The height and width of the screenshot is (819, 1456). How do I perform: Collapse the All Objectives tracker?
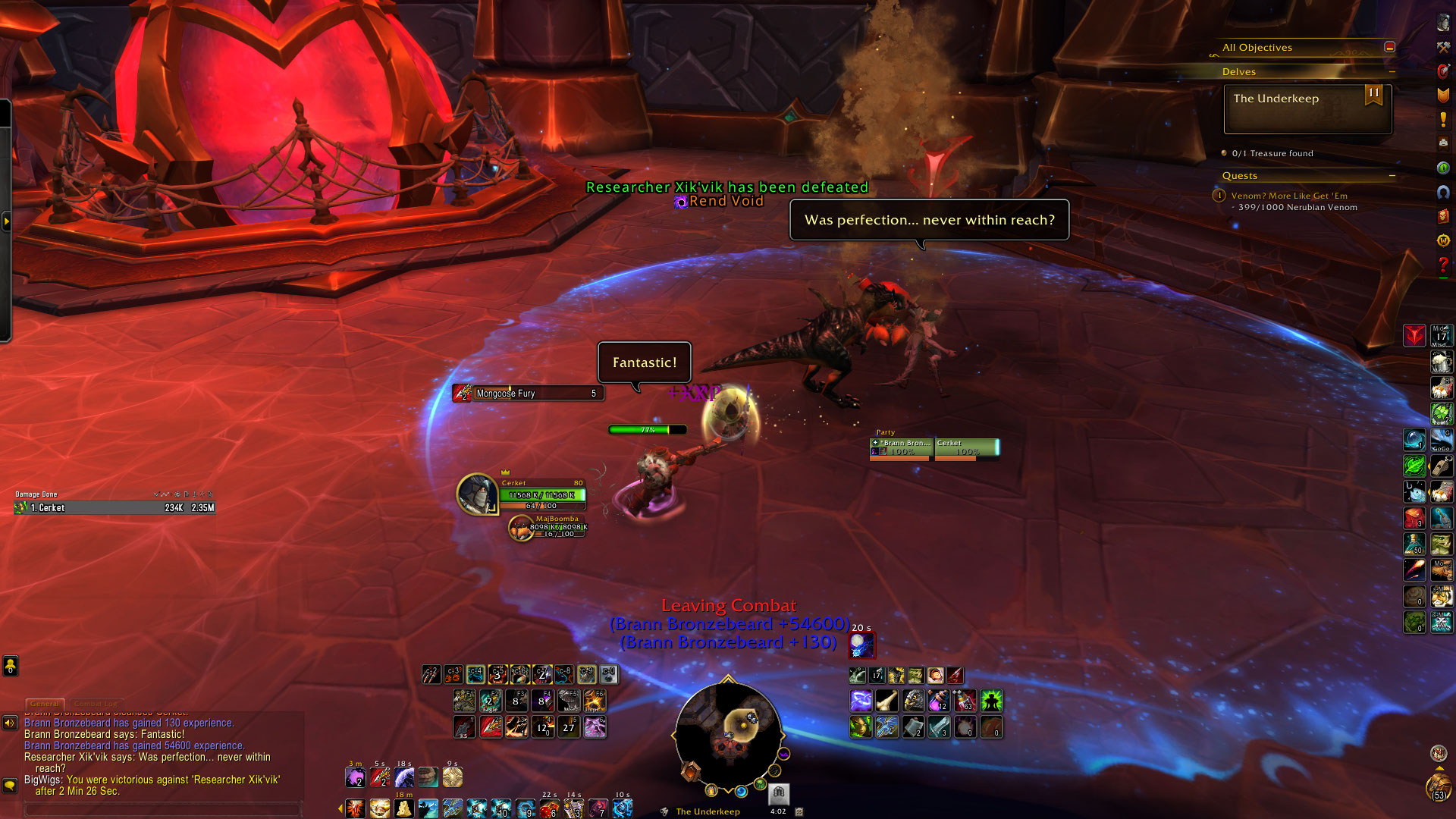click(x=1389, y=47)
